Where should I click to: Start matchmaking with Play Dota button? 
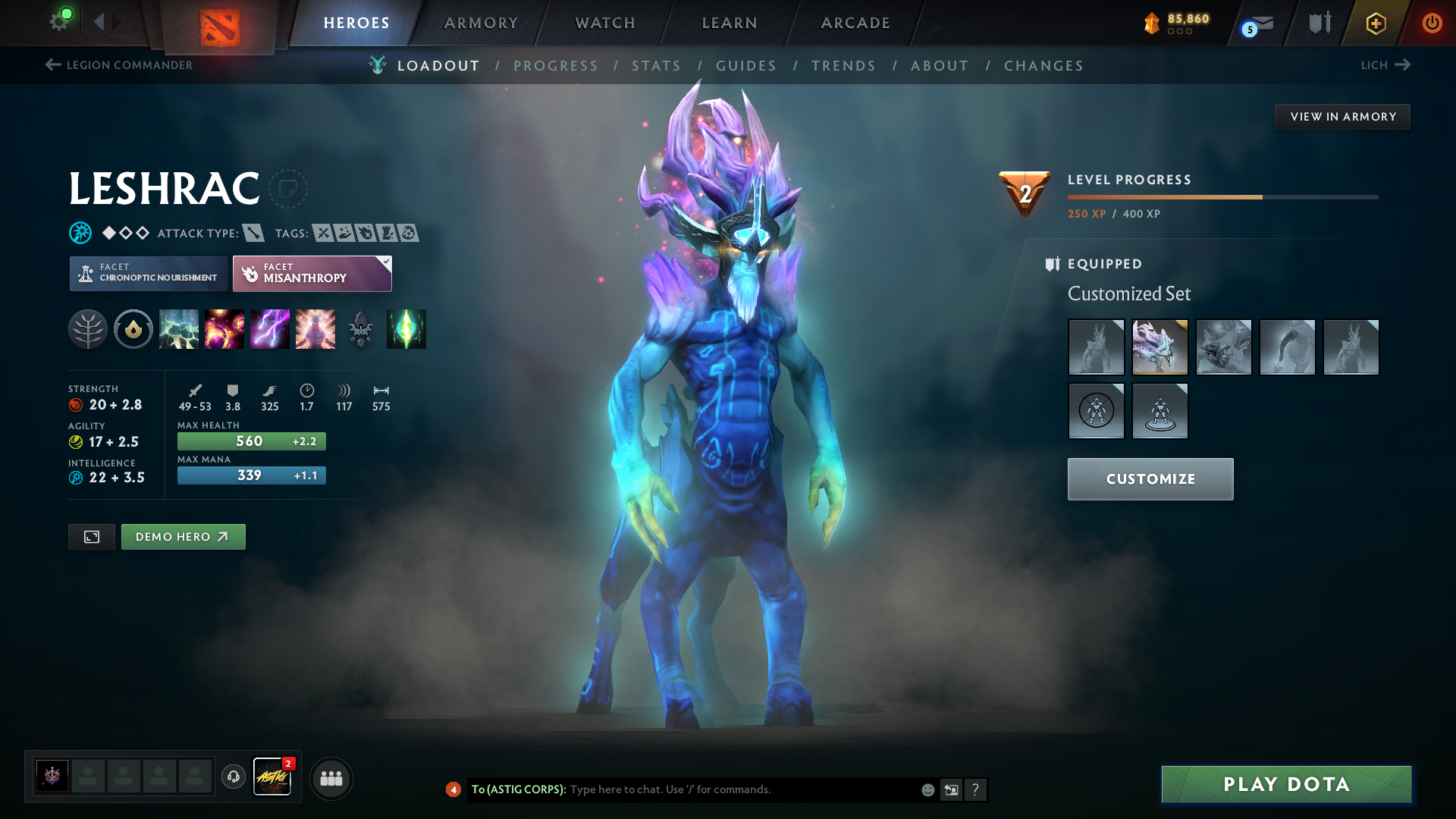(x=1286, y=784)
